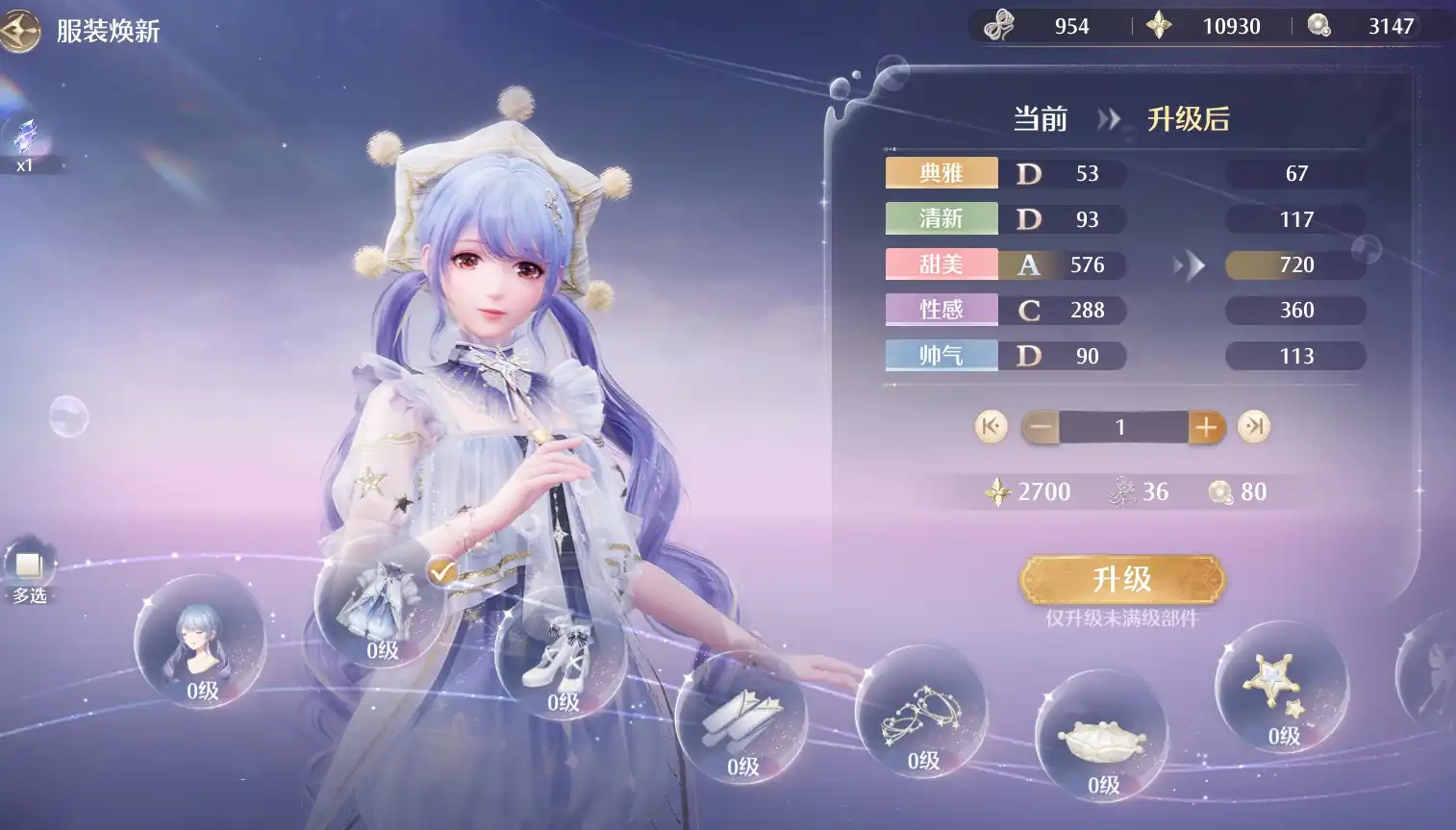Increase upgrade count with plus button

click(x=1207, y=426)
